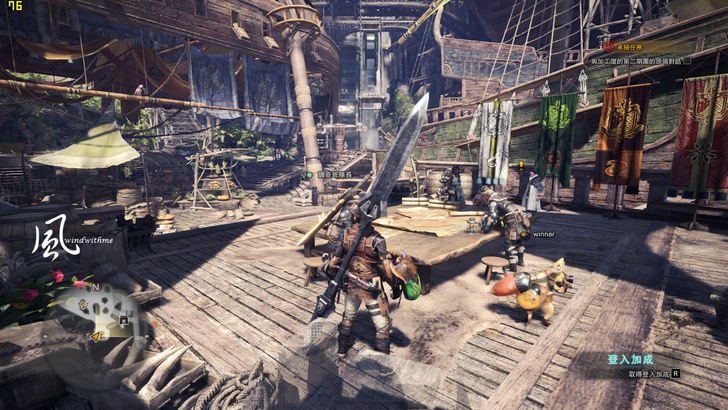Click the "winner" player name tag
Viewport: 728px width, 410px height.
coord(544,234)
